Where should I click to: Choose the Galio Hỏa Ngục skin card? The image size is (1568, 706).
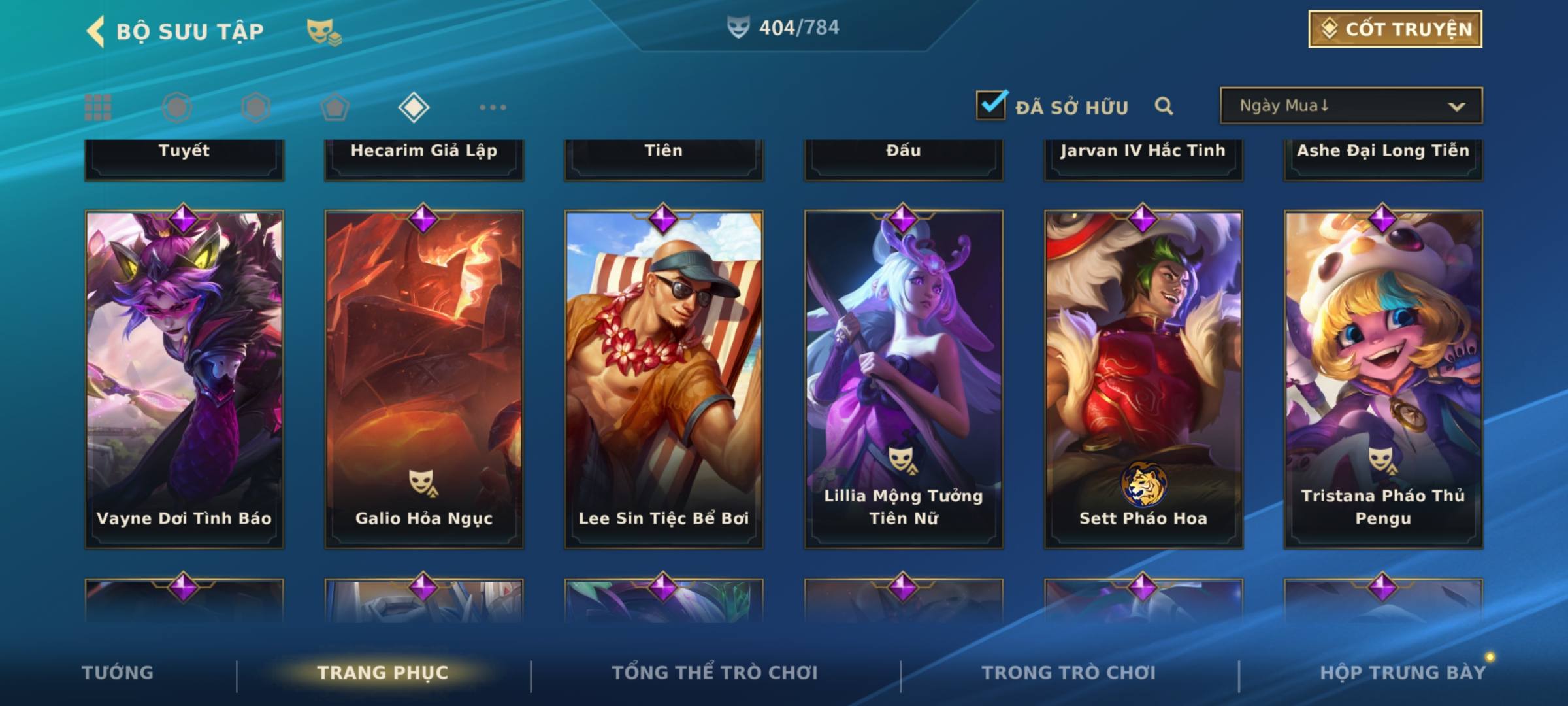click(x=424, y=379)
